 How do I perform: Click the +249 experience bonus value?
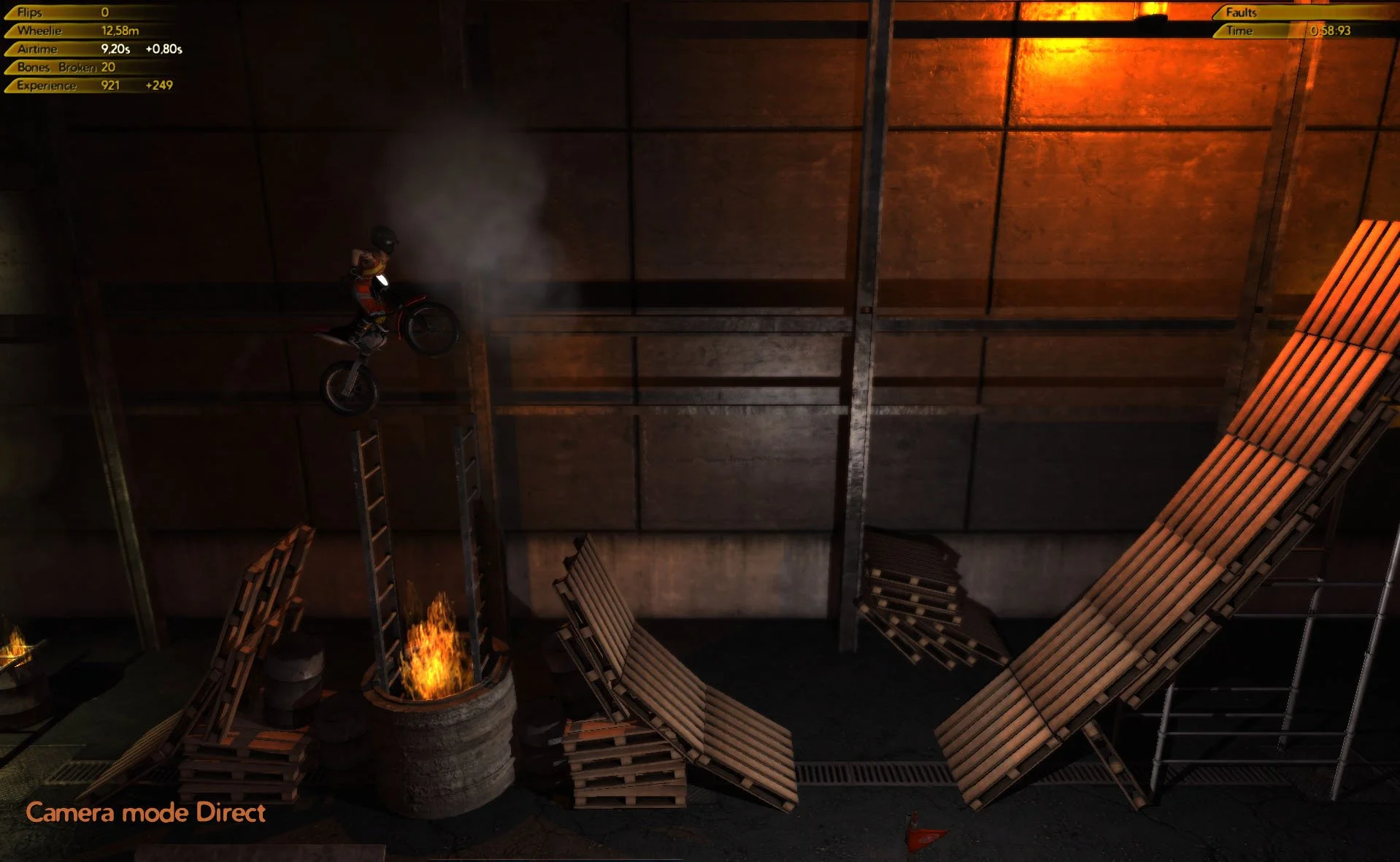coord(159,85)
